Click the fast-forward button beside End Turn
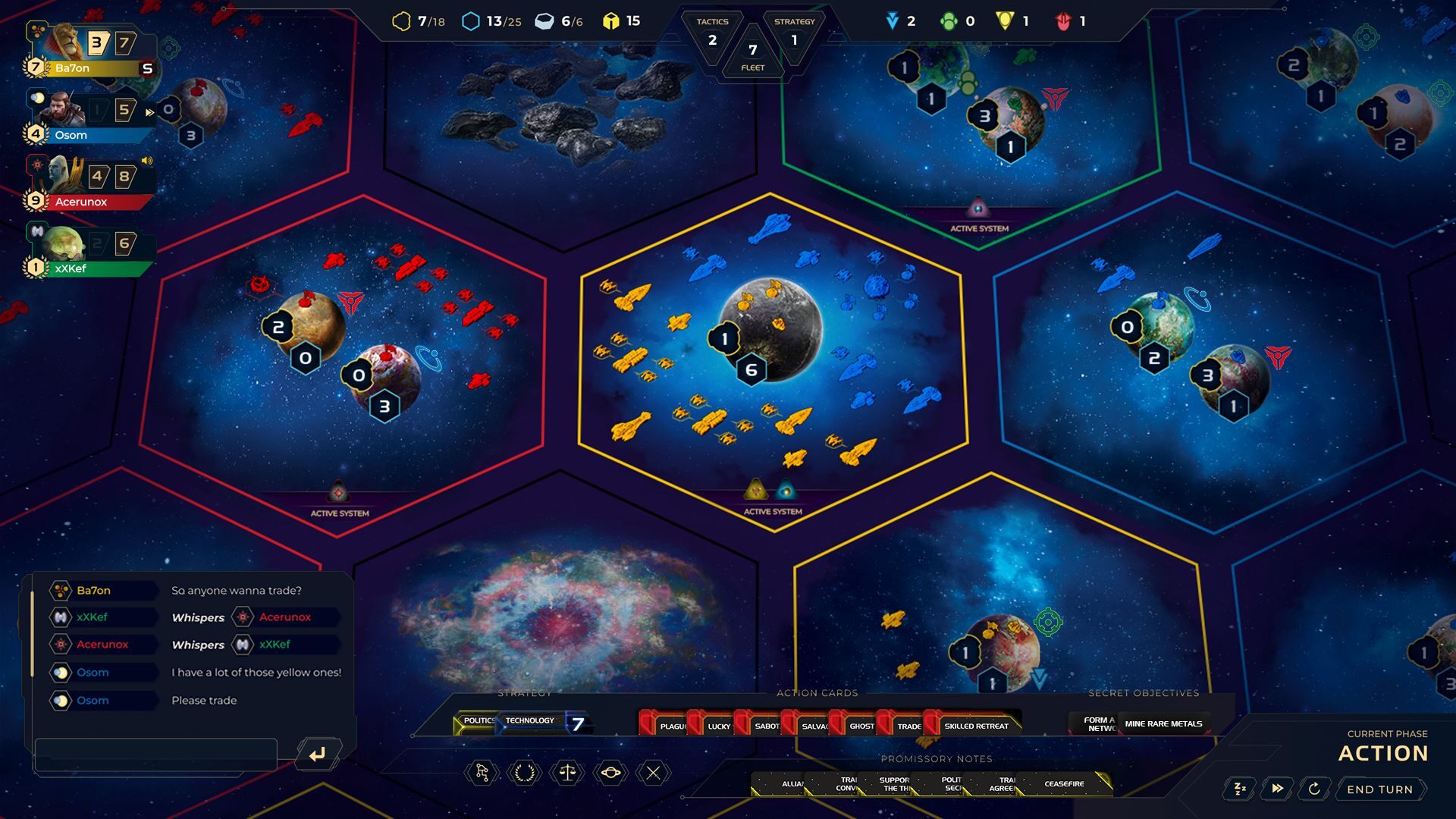The height and width of the screenshot is (819, 1456). 1278,789
